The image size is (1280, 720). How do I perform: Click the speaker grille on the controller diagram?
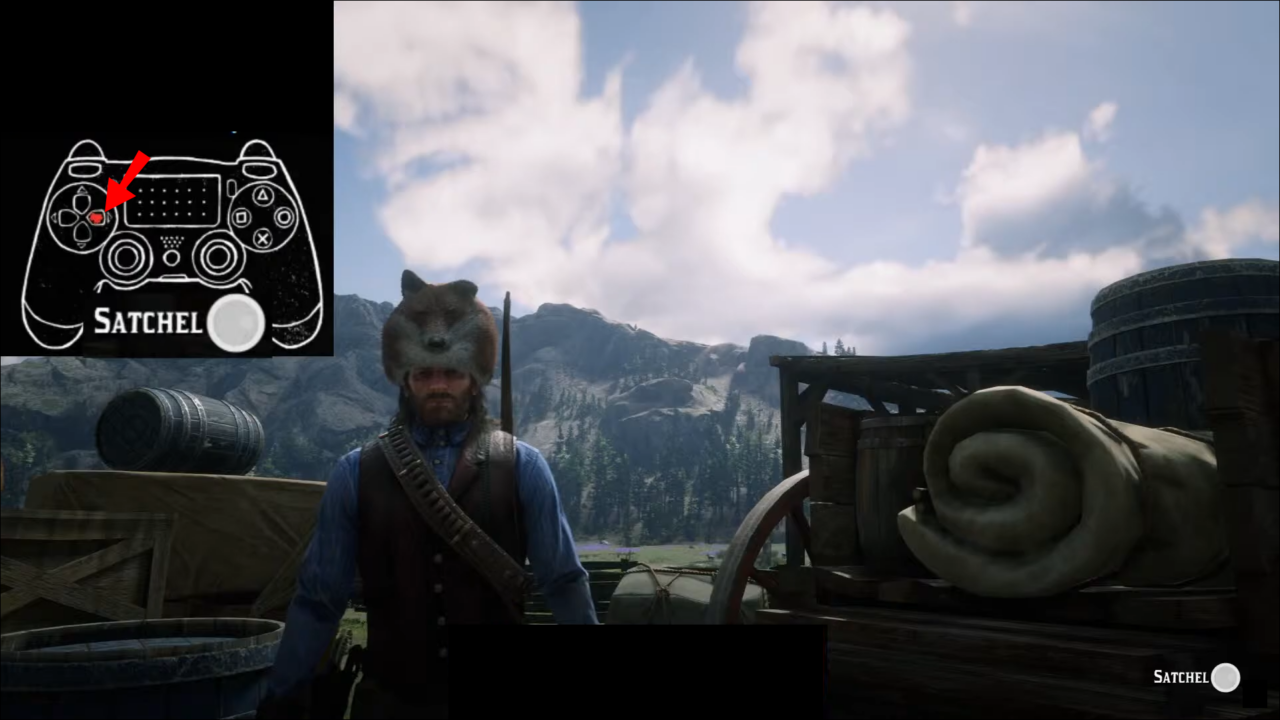coord(170,243)
